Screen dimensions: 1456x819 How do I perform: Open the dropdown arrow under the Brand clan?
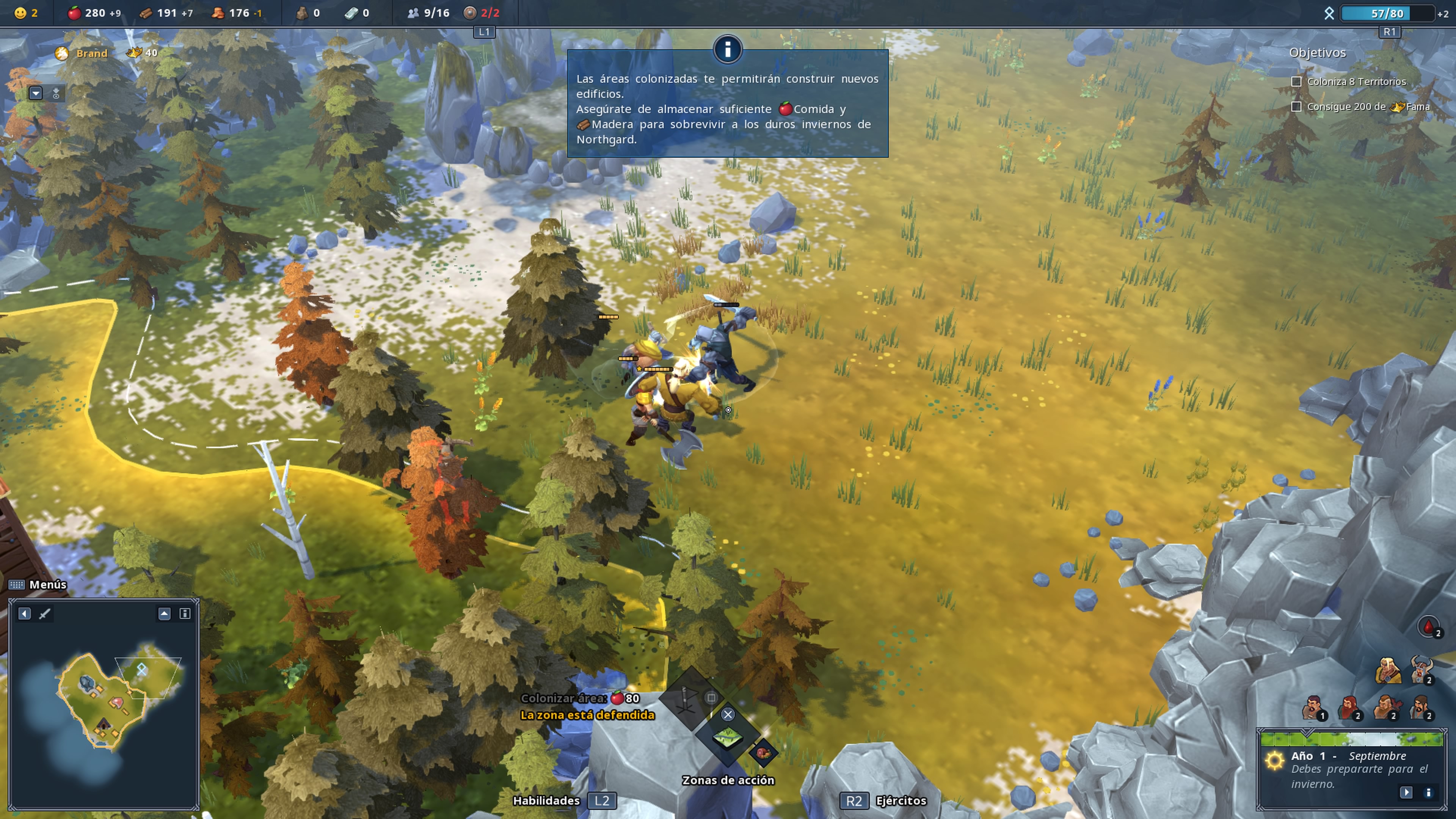[36, 93]
